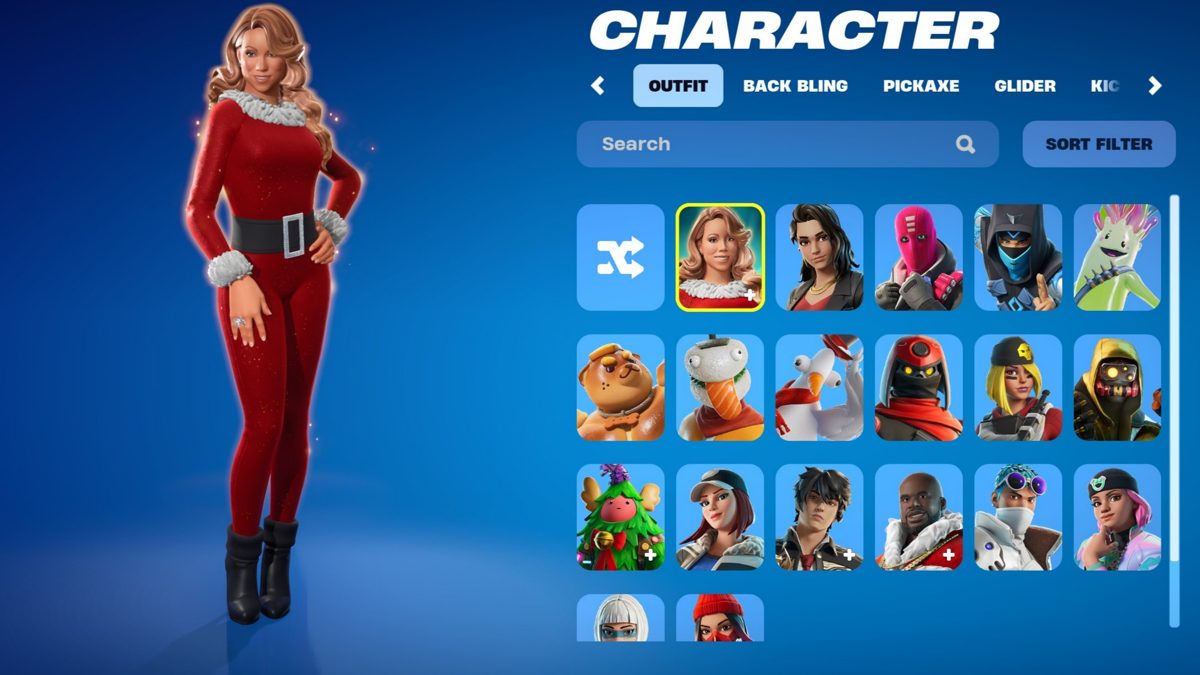Switch to the Back Bling tab
This screenshot has width=1200, height=675.
(795, 86)
